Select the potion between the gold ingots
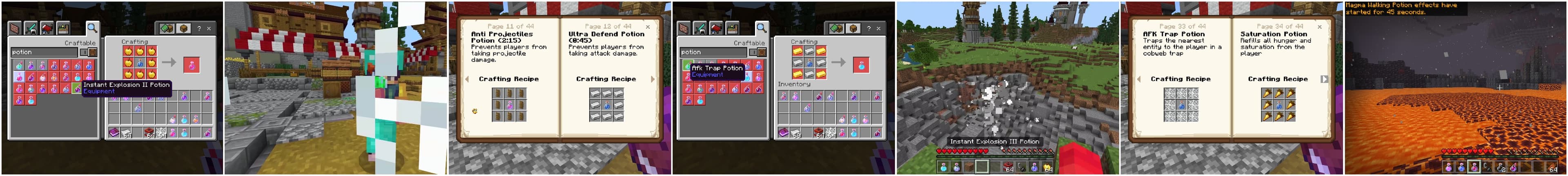This screenshot has height=176, width=1568. tap(810, 62)
